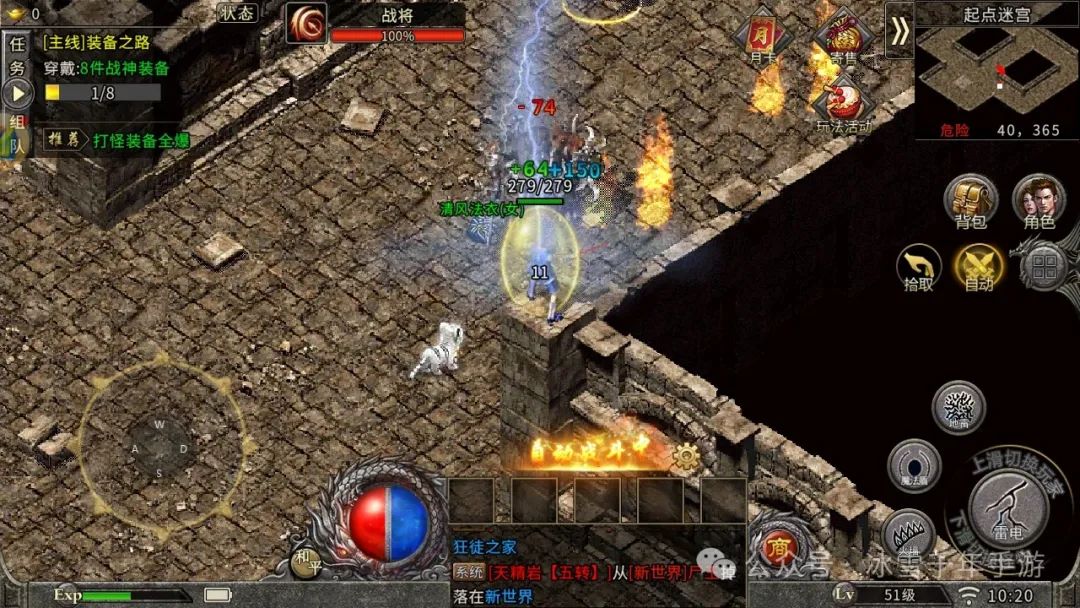Collapse the top icons with the double-arrow button

[x=900, y=31]
